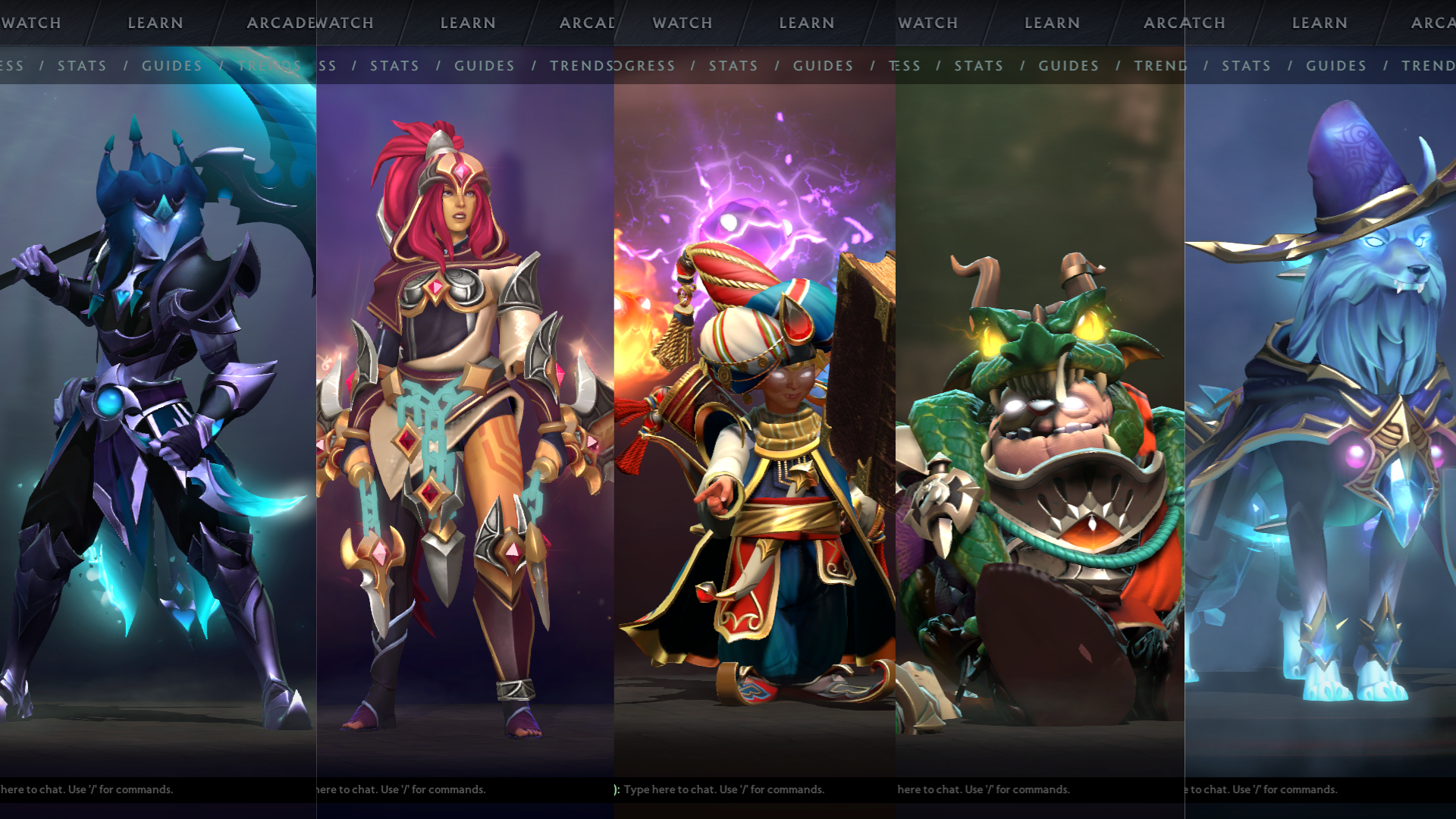Switch to Learn in the green dragon-hood panel
This screenshot has height=819, width=1456.
pos(1052,23)
